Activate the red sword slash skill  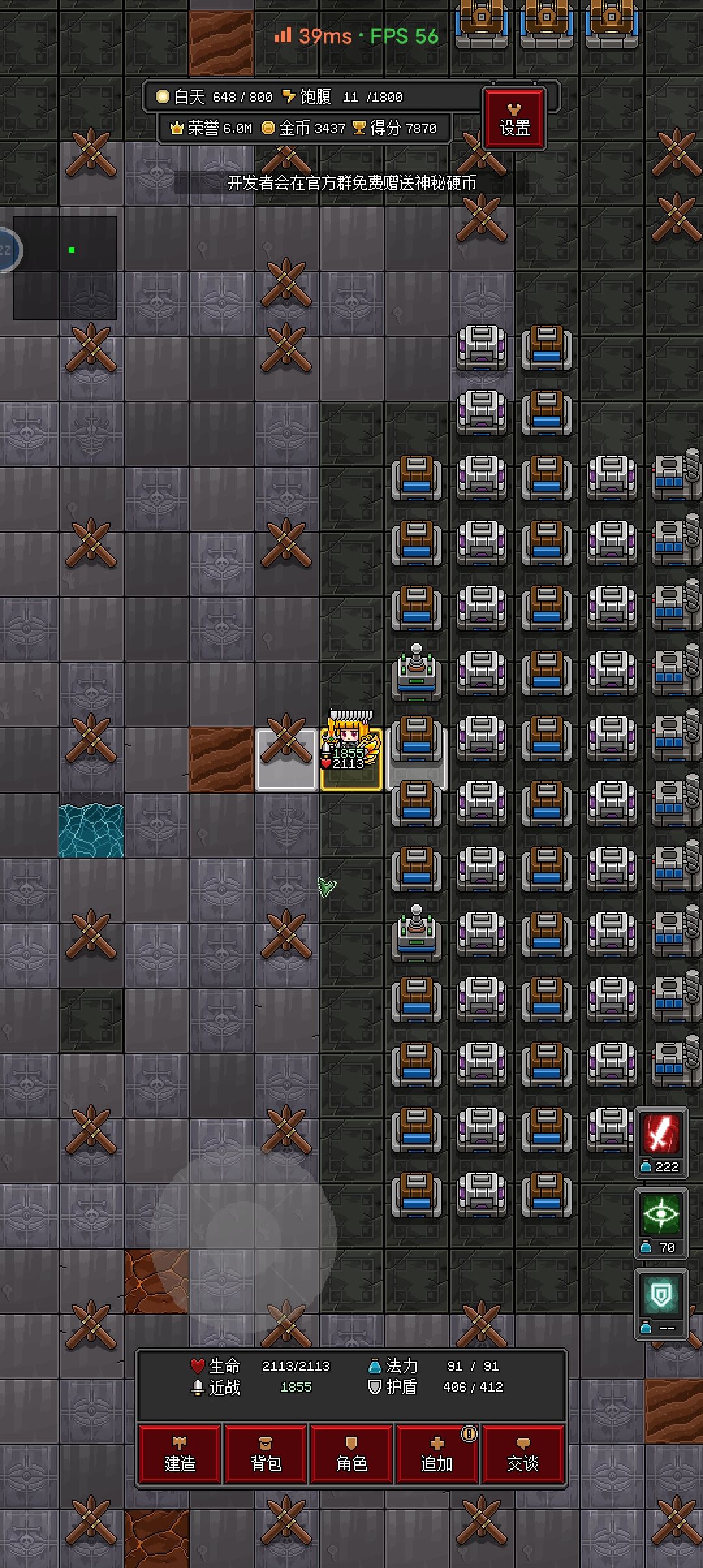pos(661,1134)
